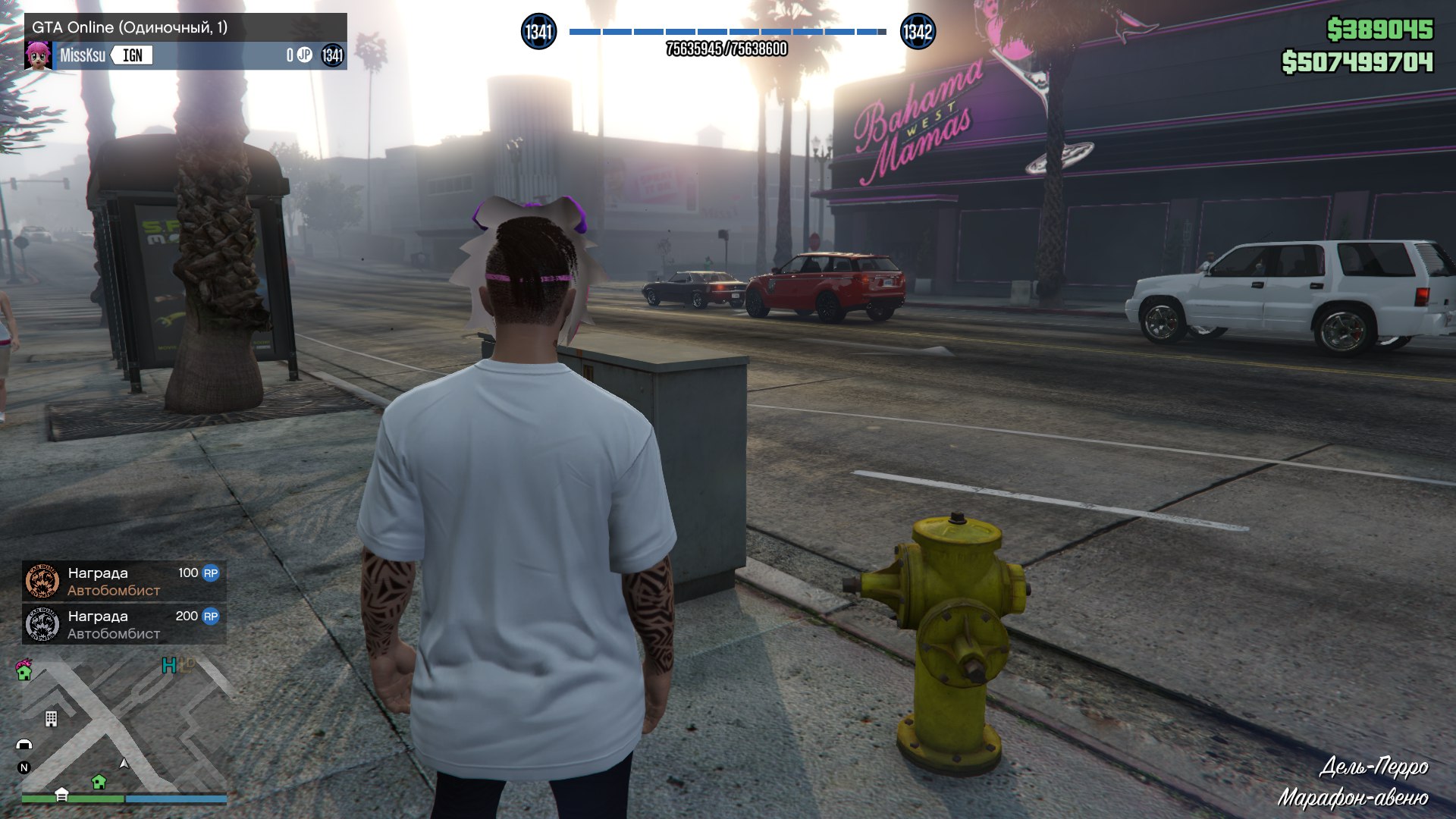Click the white garage marker on the minimap

pyautogui.click(x=62, y=794)
